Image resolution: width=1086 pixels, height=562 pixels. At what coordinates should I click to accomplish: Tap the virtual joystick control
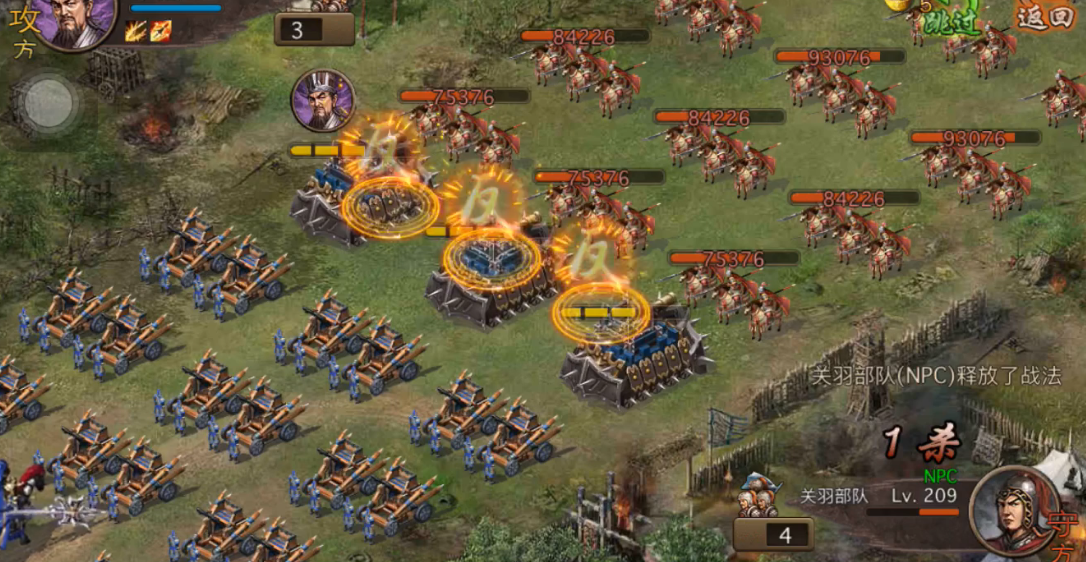pos(47,103)
